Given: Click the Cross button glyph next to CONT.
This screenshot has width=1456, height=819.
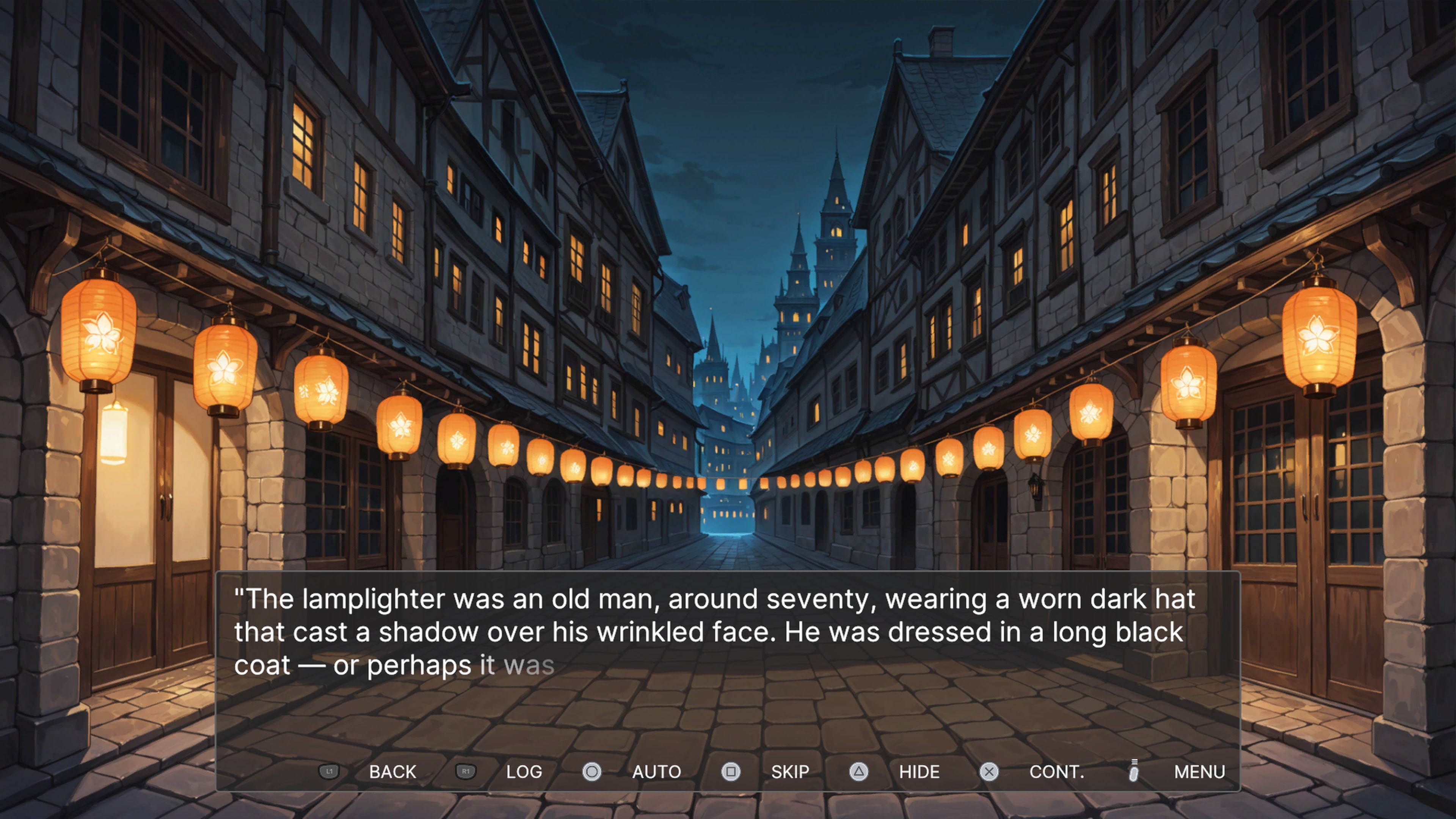Looking at the screenshot, I should [x=989, y=772].
